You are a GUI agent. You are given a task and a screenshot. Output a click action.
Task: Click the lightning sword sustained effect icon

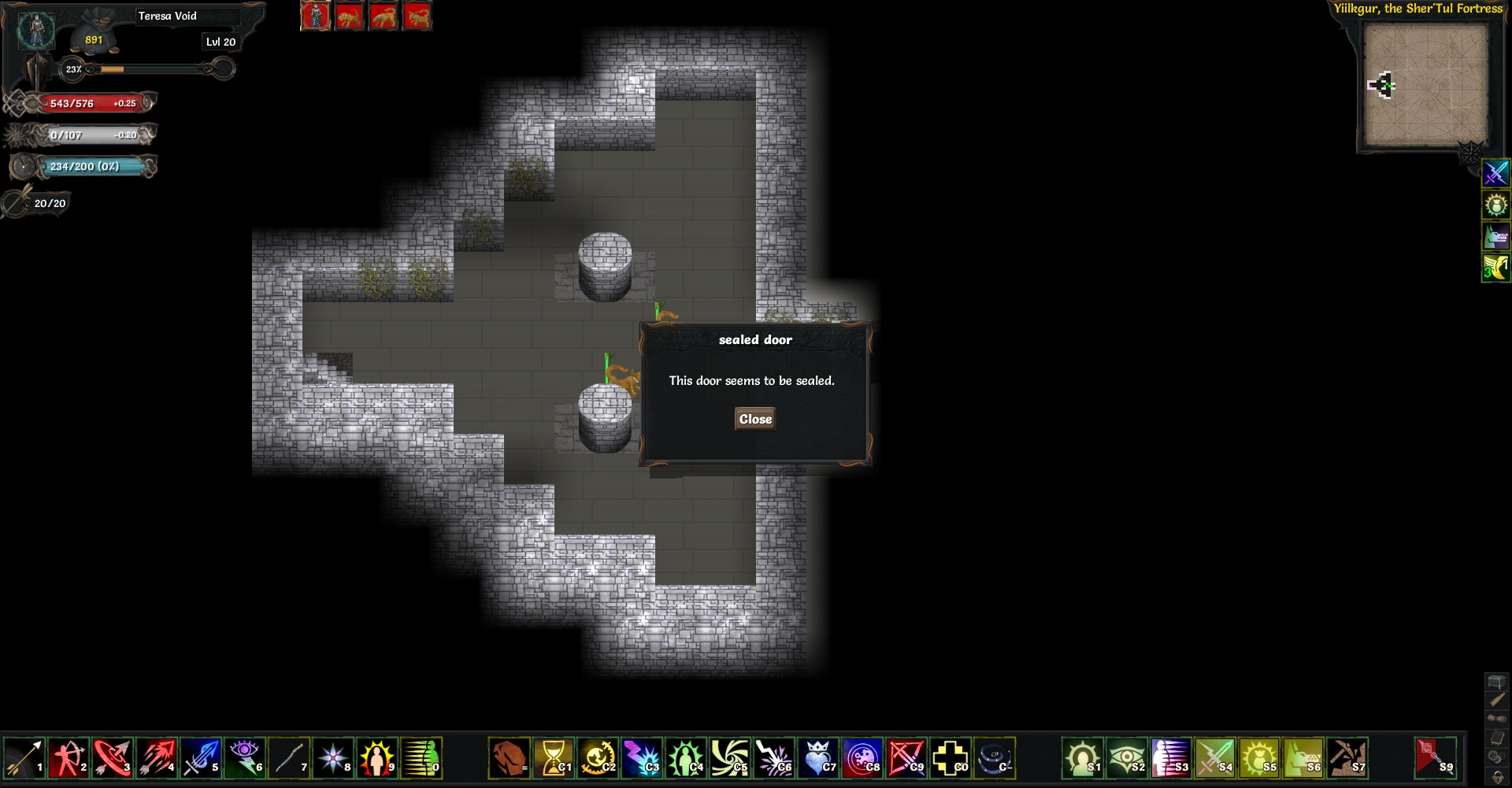click(x=1495, y=173)
